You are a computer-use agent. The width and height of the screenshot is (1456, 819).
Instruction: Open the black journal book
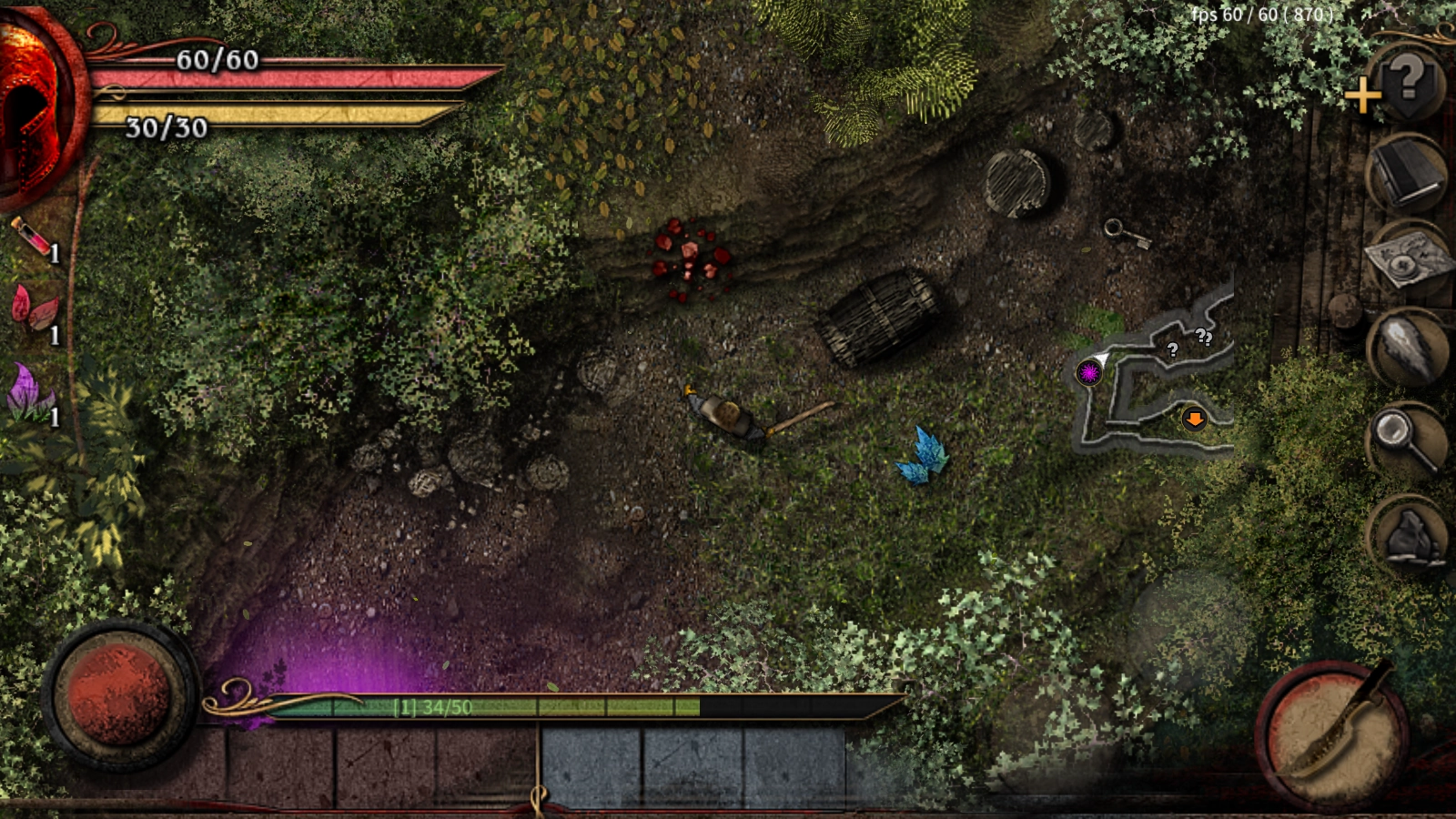[1407, 173]
